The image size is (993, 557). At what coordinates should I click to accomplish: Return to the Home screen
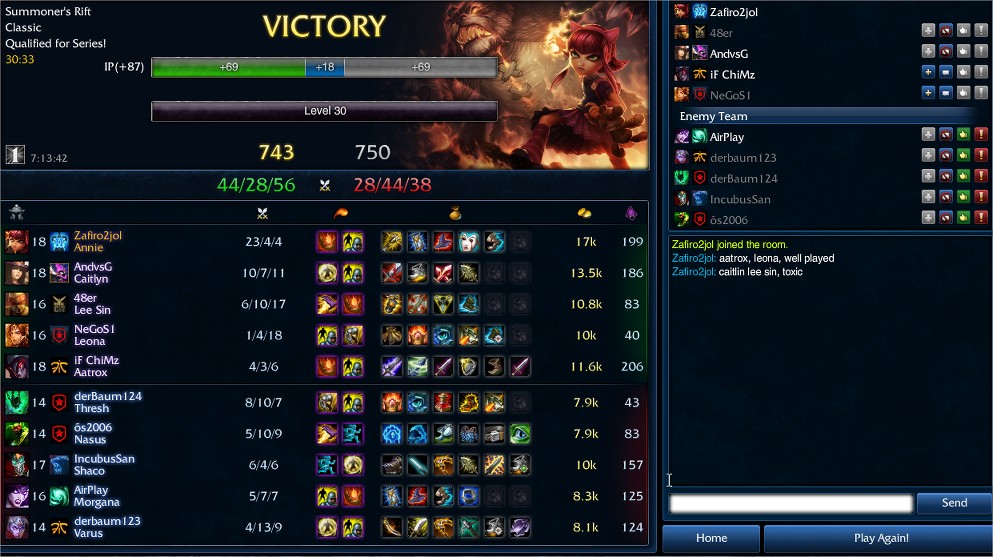pos(711,538)
